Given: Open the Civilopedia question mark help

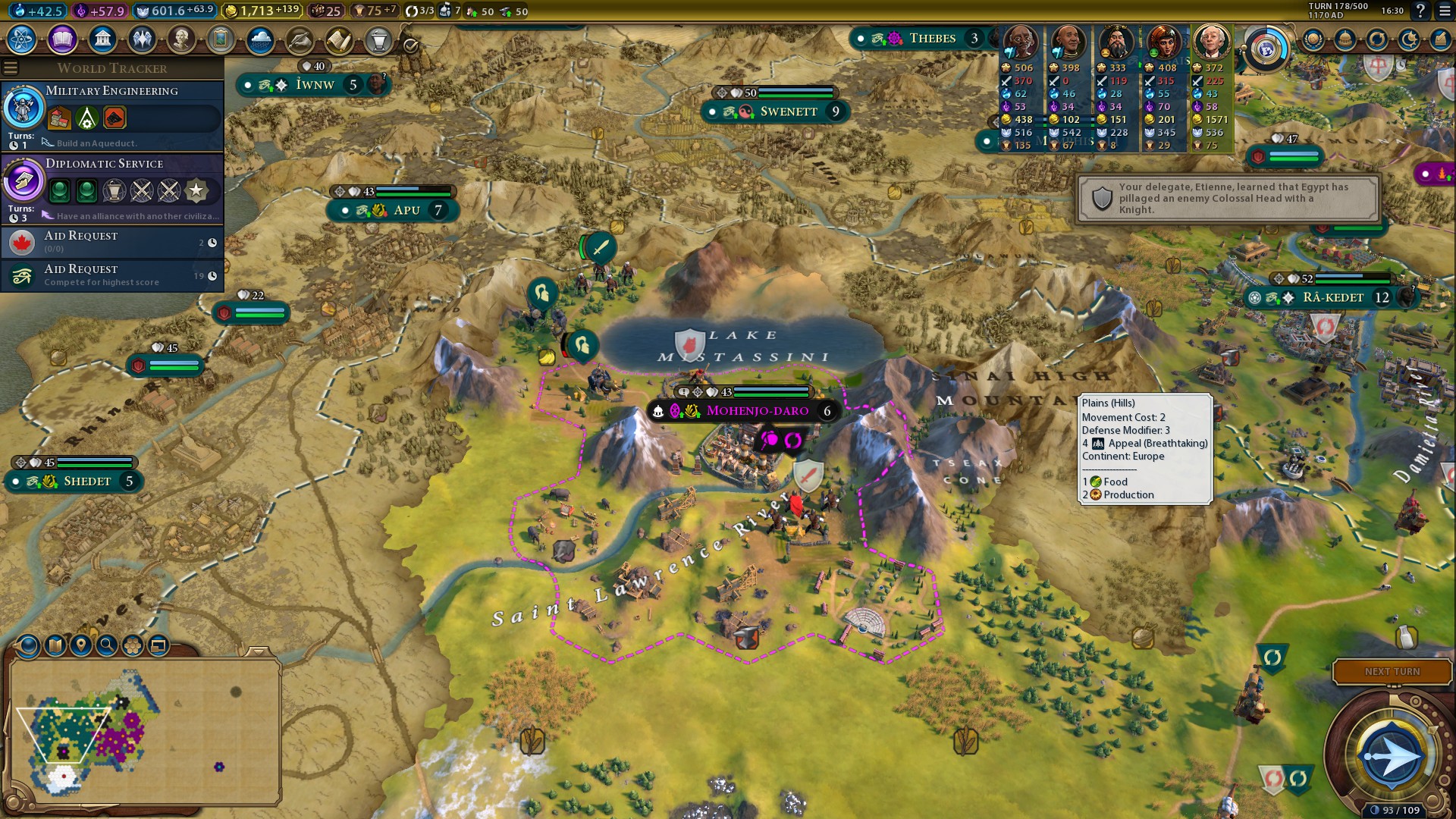Looking at the screenshot, I should [x=1420, y=11].
